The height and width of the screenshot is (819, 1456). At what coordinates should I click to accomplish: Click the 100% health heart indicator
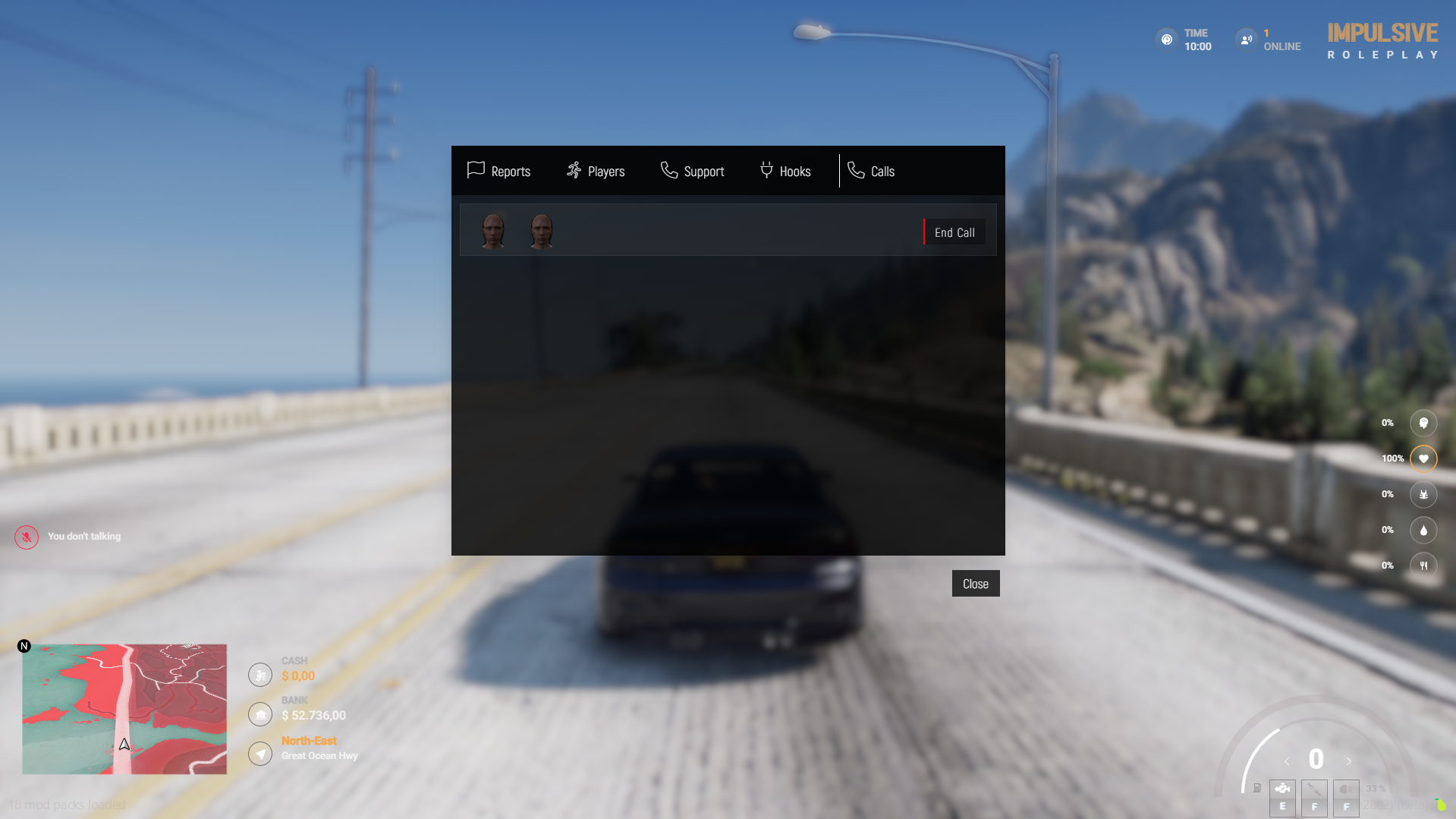1423,458
